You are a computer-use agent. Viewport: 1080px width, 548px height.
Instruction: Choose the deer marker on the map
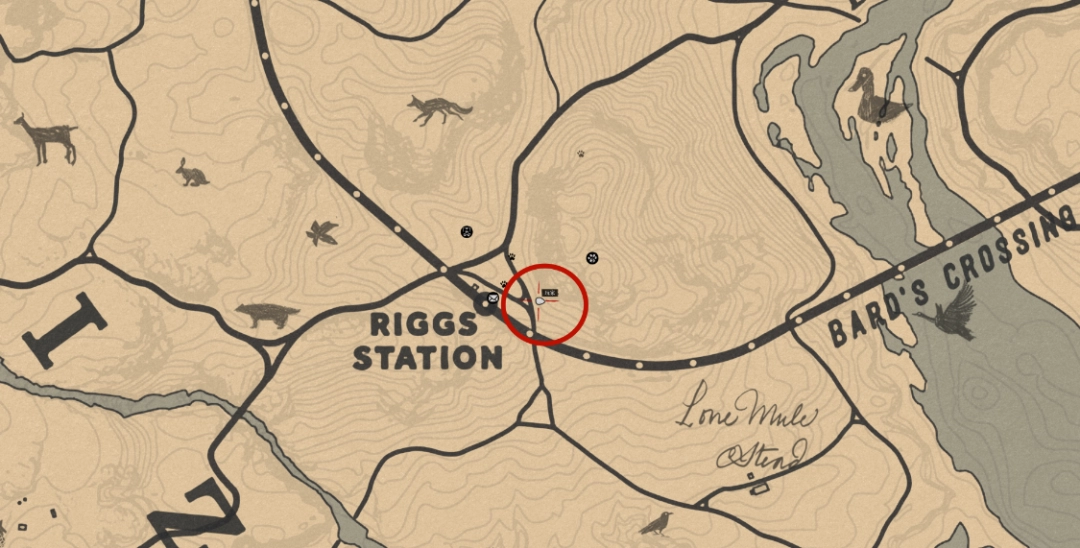click(46, 138)
